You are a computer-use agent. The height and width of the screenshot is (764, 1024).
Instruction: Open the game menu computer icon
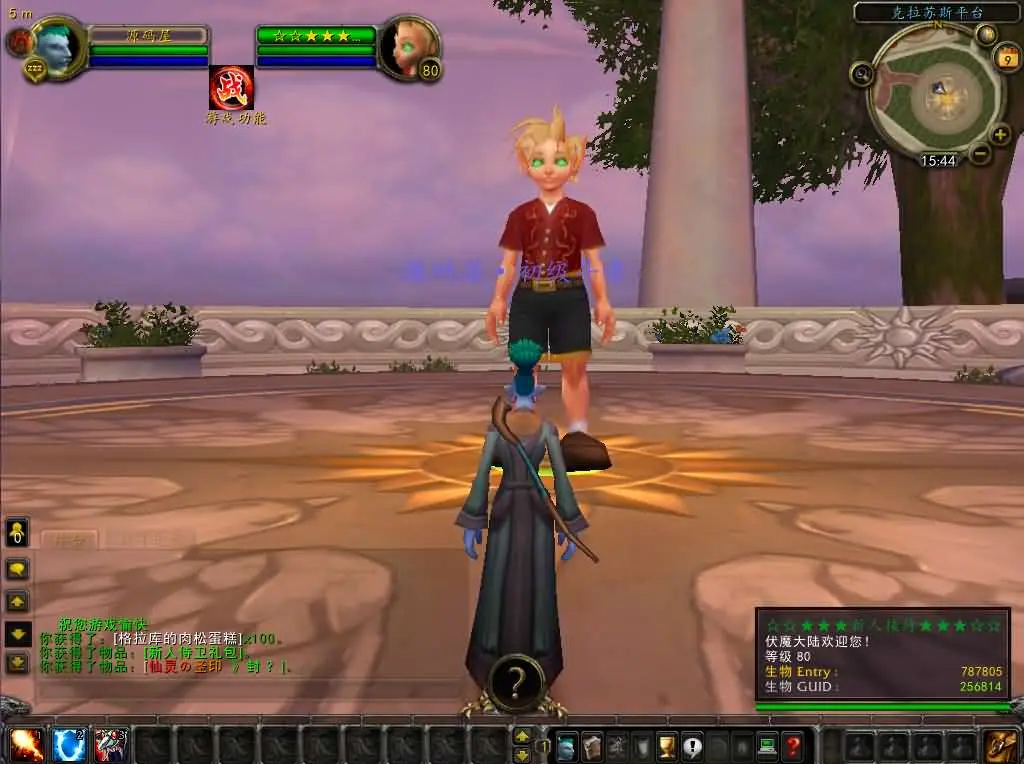click(x=767, y=746)
